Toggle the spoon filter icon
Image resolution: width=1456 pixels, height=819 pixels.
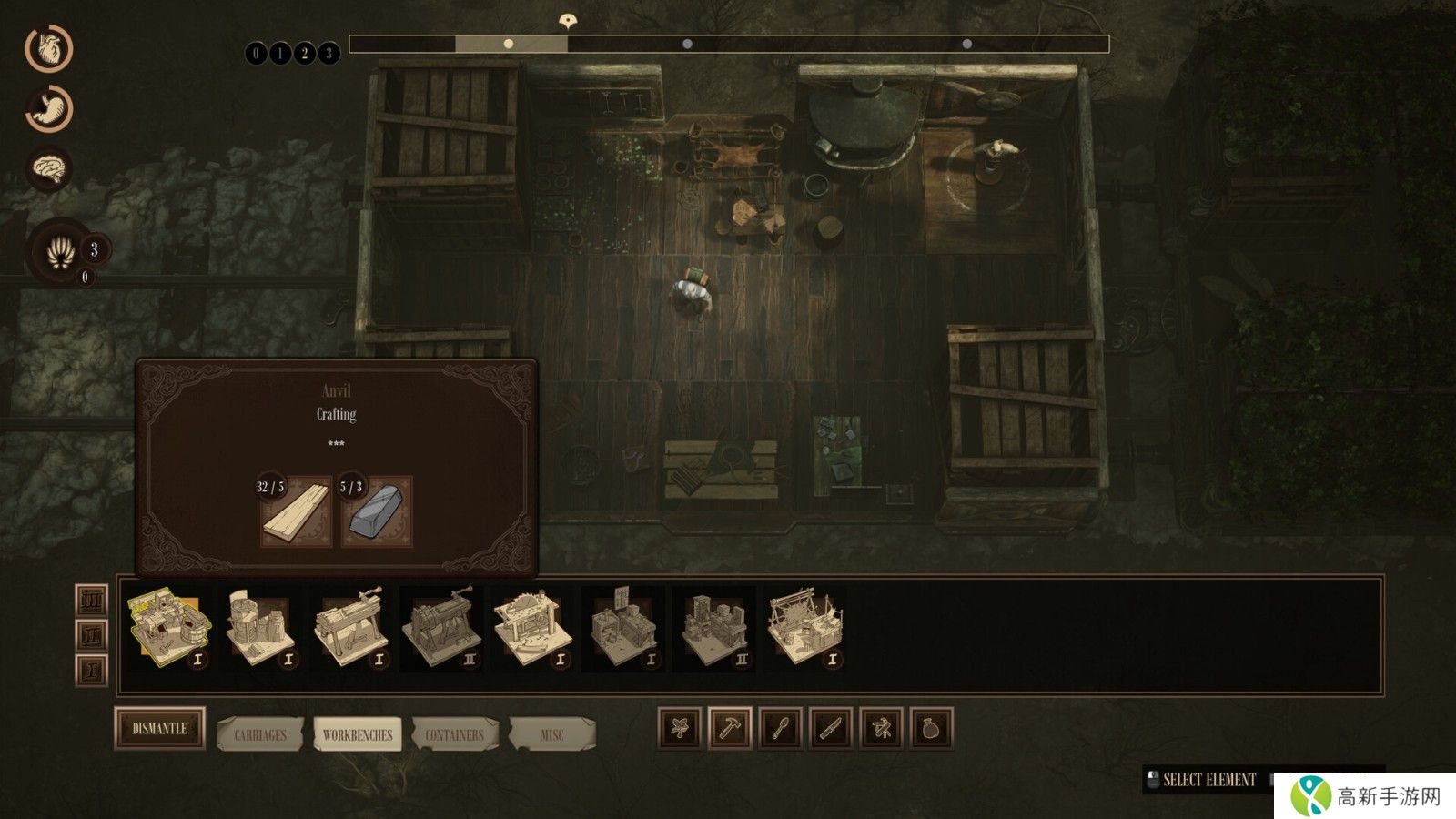[x=781, y=729]
